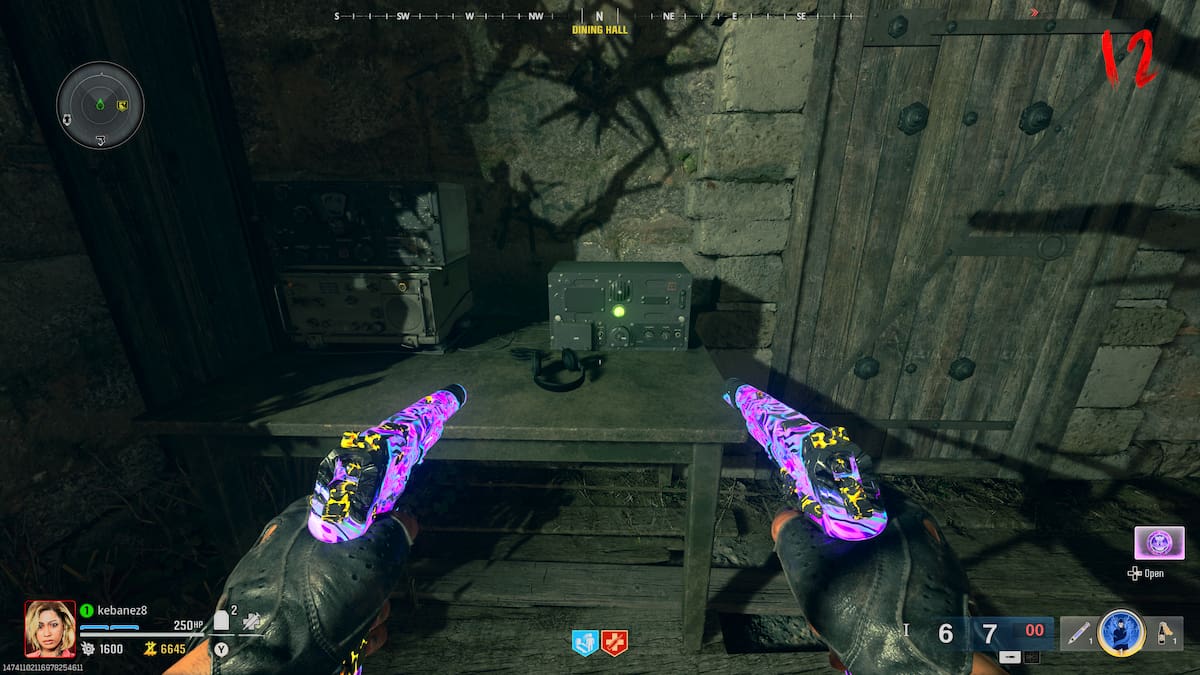Select the blue shield perk icon

click(584, 643)
